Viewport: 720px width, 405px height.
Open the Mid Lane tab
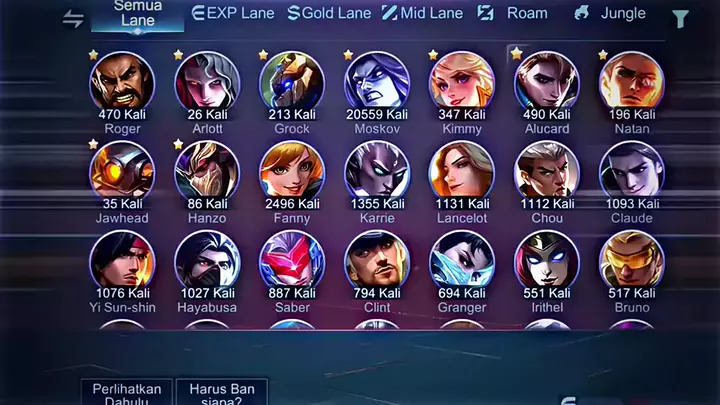pyautogui.click(x=425, y=14)
